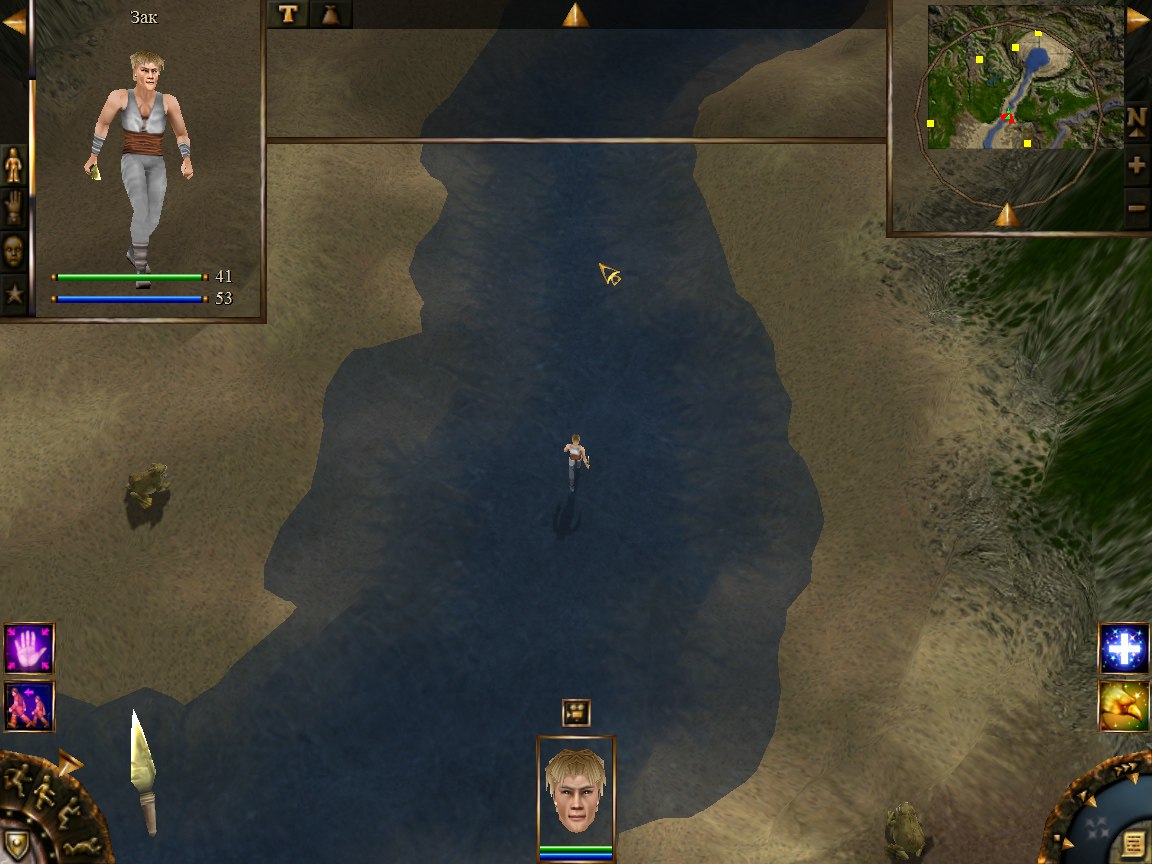
Task: Switch to the hand icon tab
Action: click(14, 207)
